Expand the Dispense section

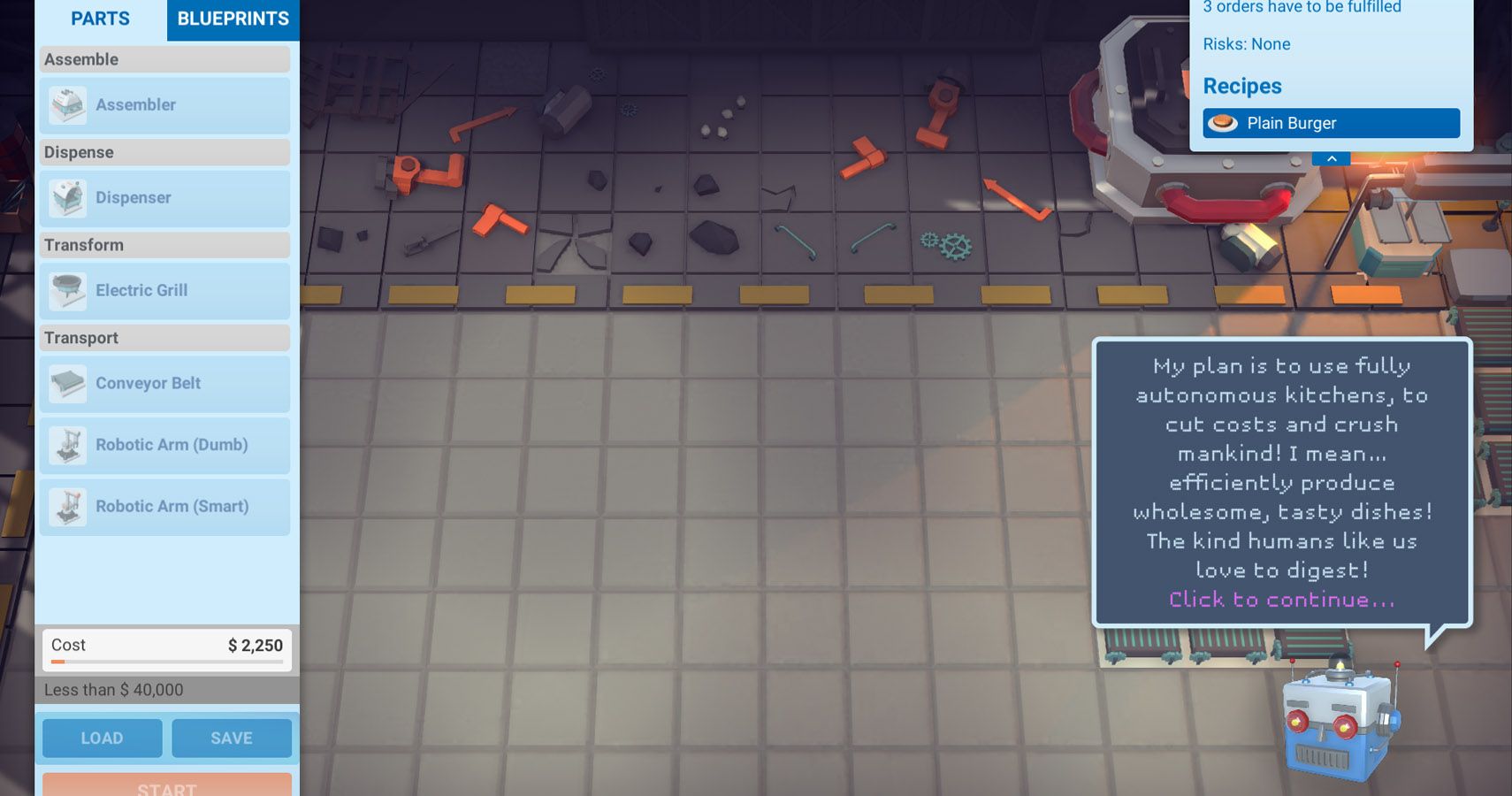tap(164, 152)
